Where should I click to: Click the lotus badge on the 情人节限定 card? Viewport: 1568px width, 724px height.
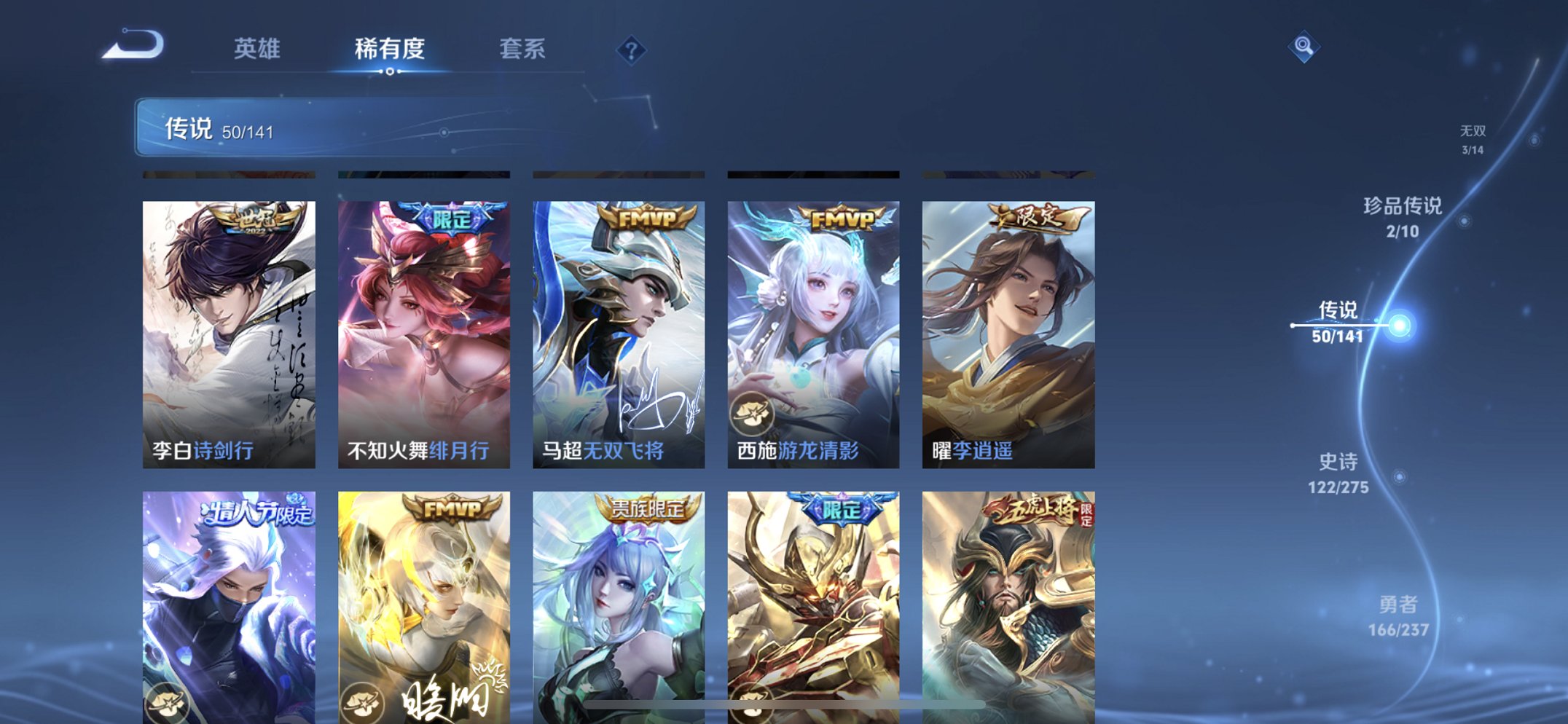point(170,704)
